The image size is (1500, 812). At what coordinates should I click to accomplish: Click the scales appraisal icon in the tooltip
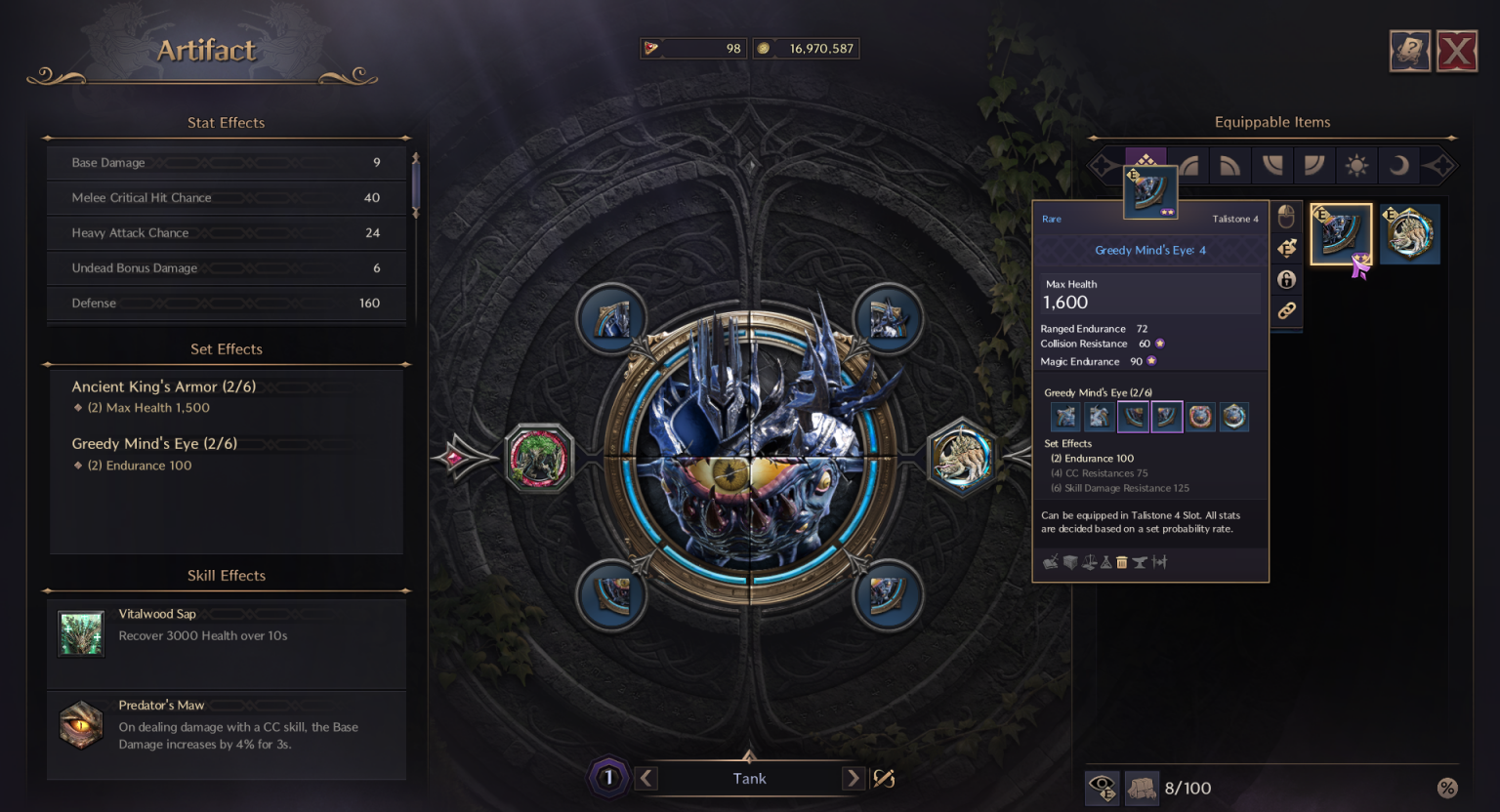1089,562
